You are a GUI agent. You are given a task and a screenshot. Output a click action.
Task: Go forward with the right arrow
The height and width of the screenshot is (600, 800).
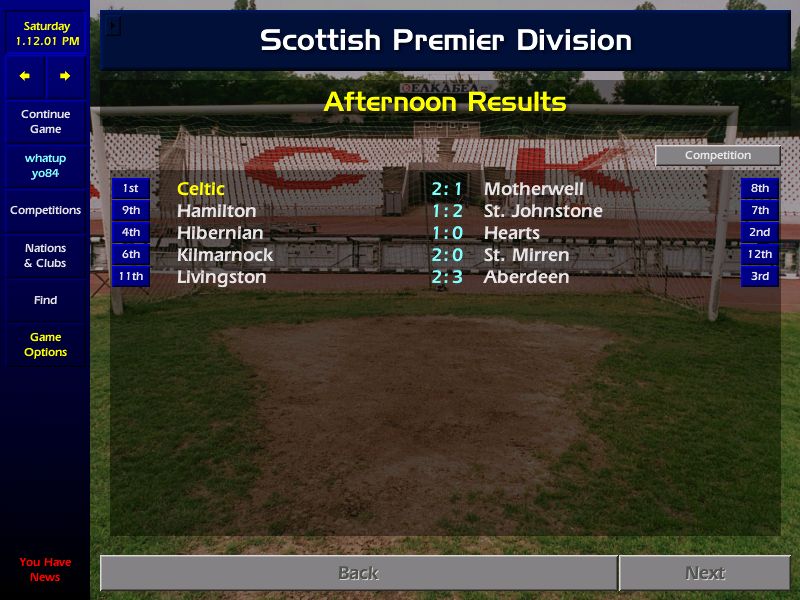[x=65, y=76]
